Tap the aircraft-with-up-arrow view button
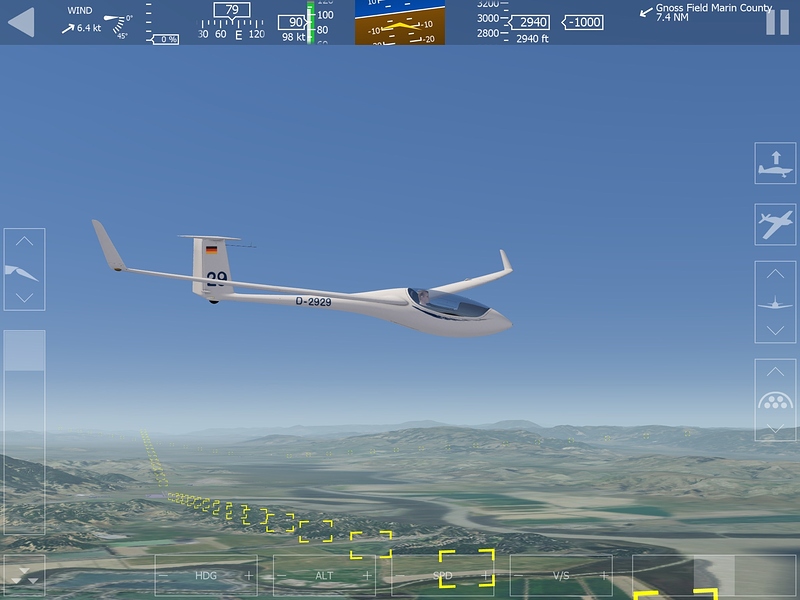Image resolution: width=800 pixels, height=600 pixels. [x=775, y=164]
